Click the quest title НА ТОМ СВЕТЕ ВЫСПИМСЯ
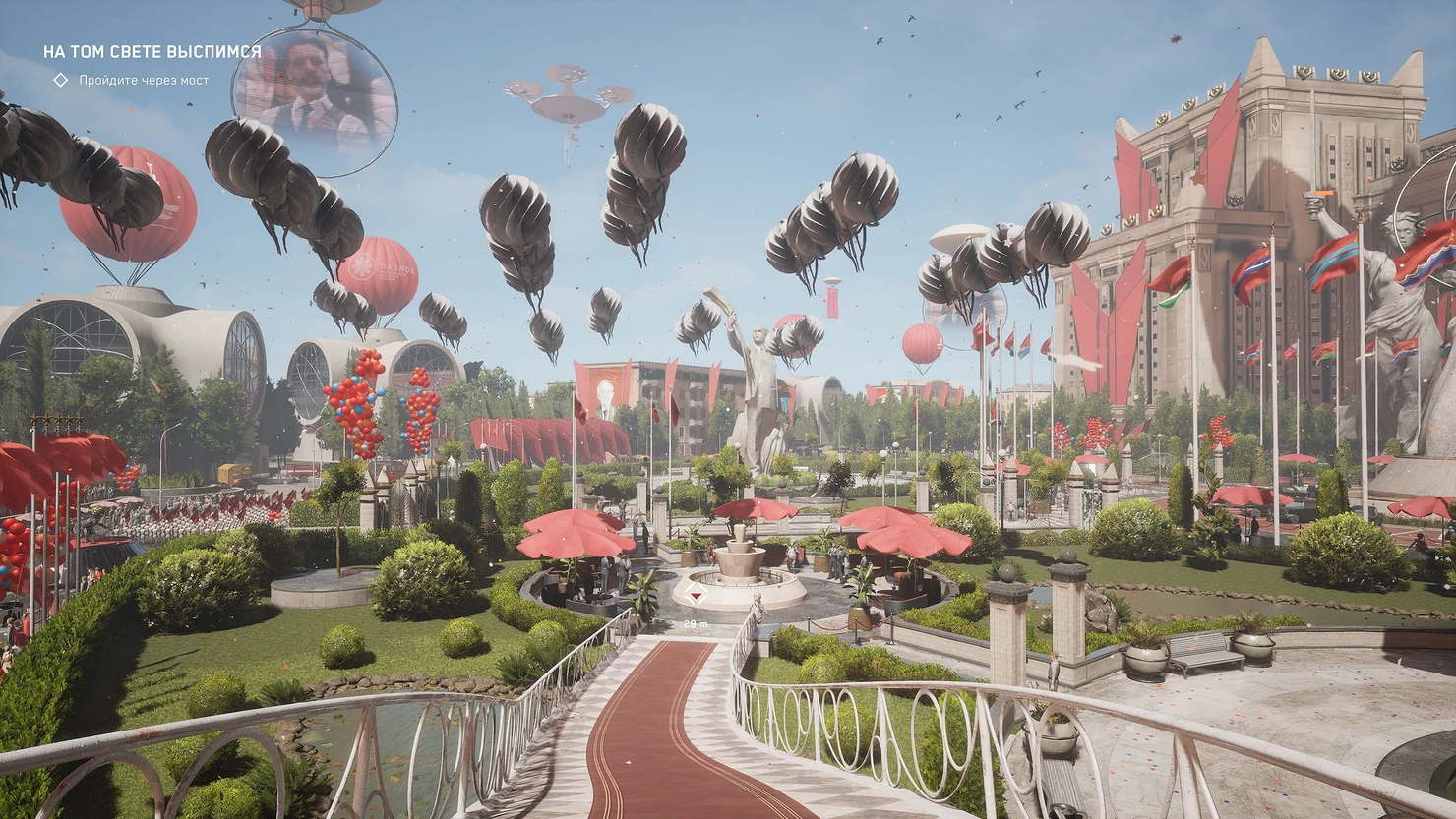Viewport: 1456px width, 819px height. click(x=152, y=51)
